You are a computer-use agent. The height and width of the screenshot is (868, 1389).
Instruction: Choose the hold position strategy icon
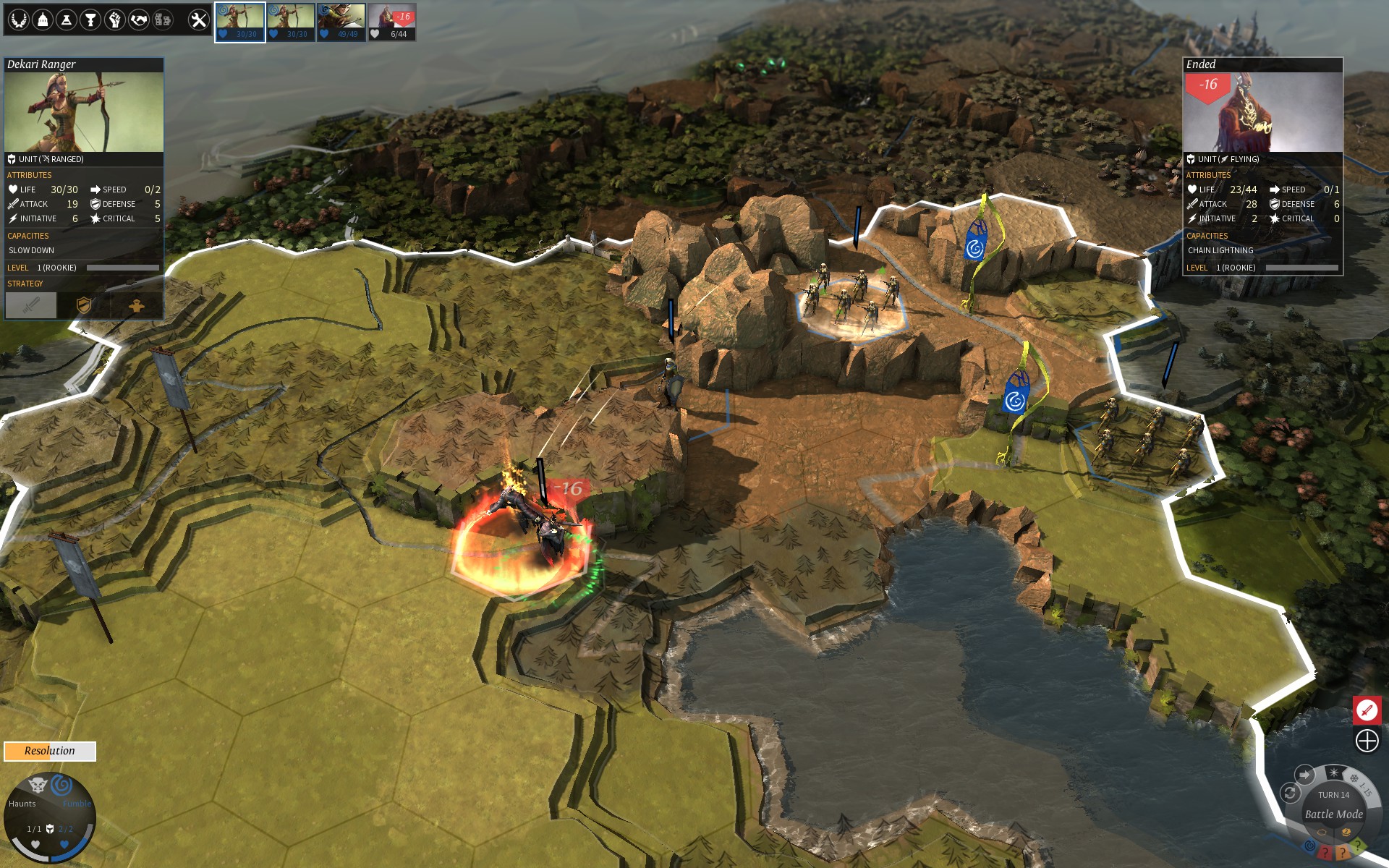137,305
